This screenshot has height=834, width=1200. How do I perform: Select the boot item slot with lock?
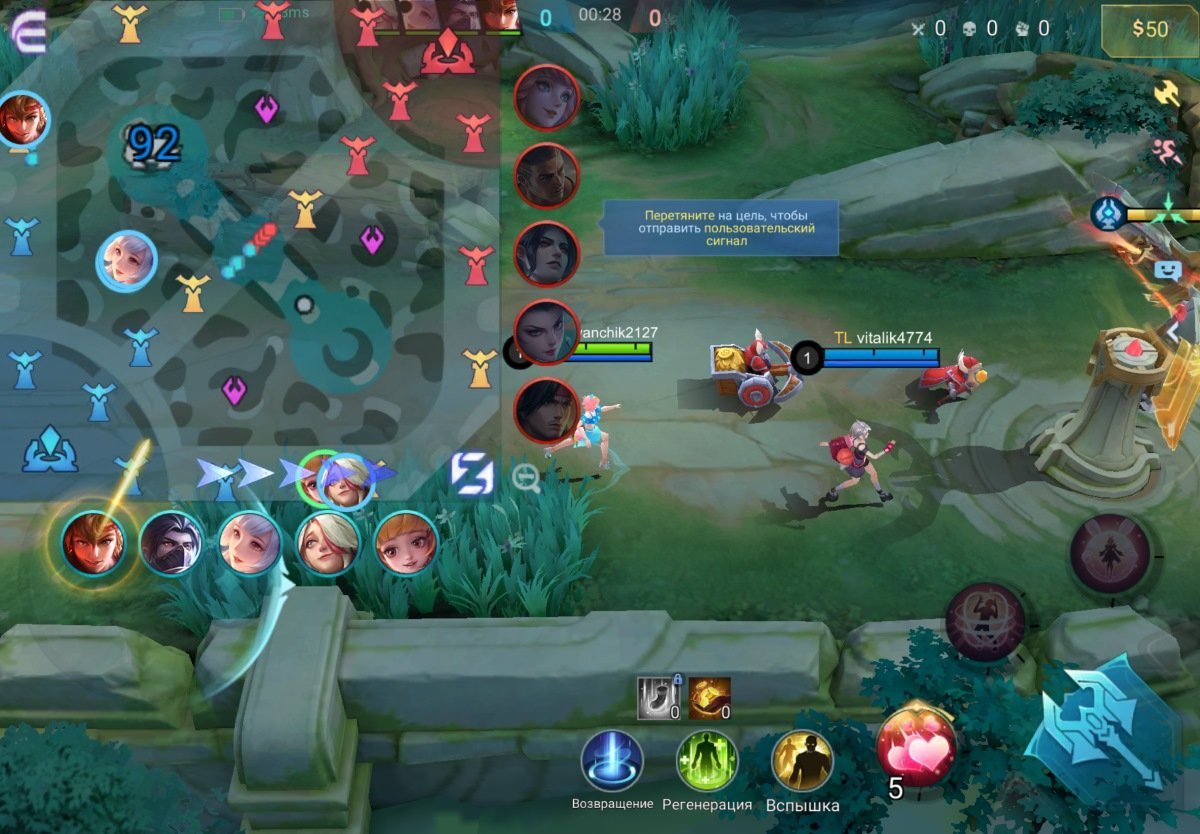click(656, 698)
